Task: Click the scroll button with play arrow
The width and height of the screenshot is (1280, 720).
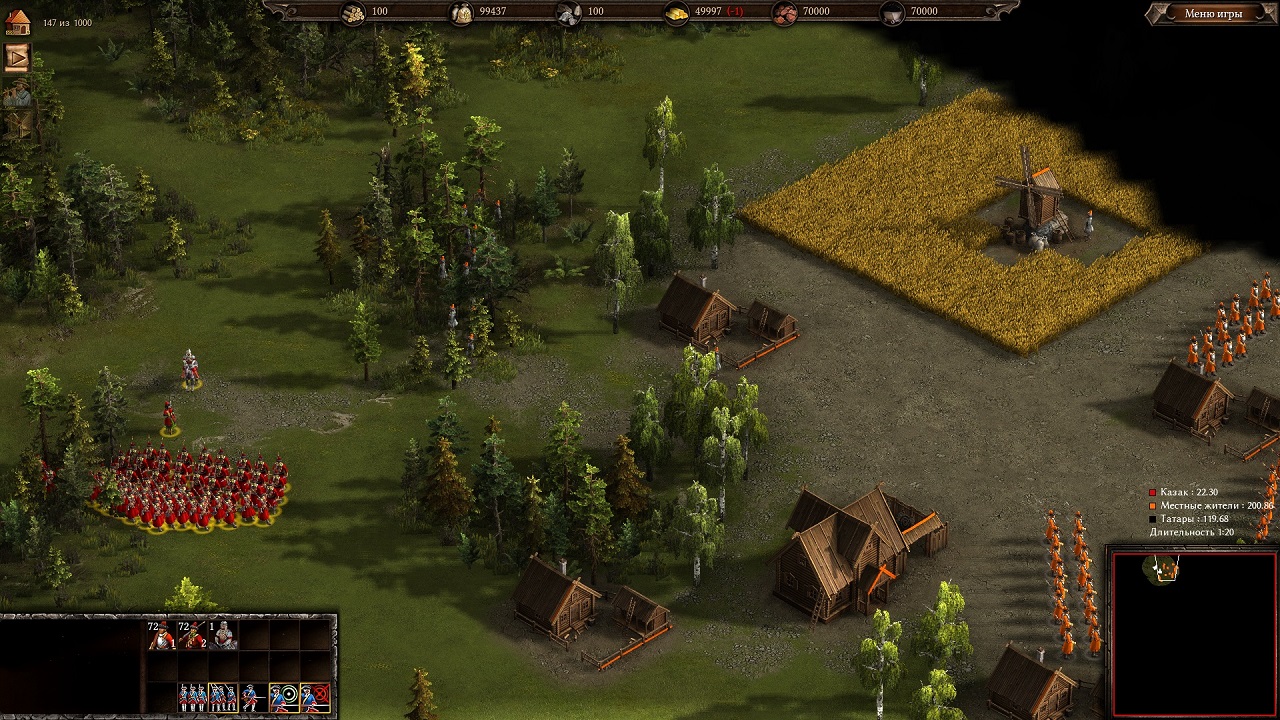Action: click(17, 57)
